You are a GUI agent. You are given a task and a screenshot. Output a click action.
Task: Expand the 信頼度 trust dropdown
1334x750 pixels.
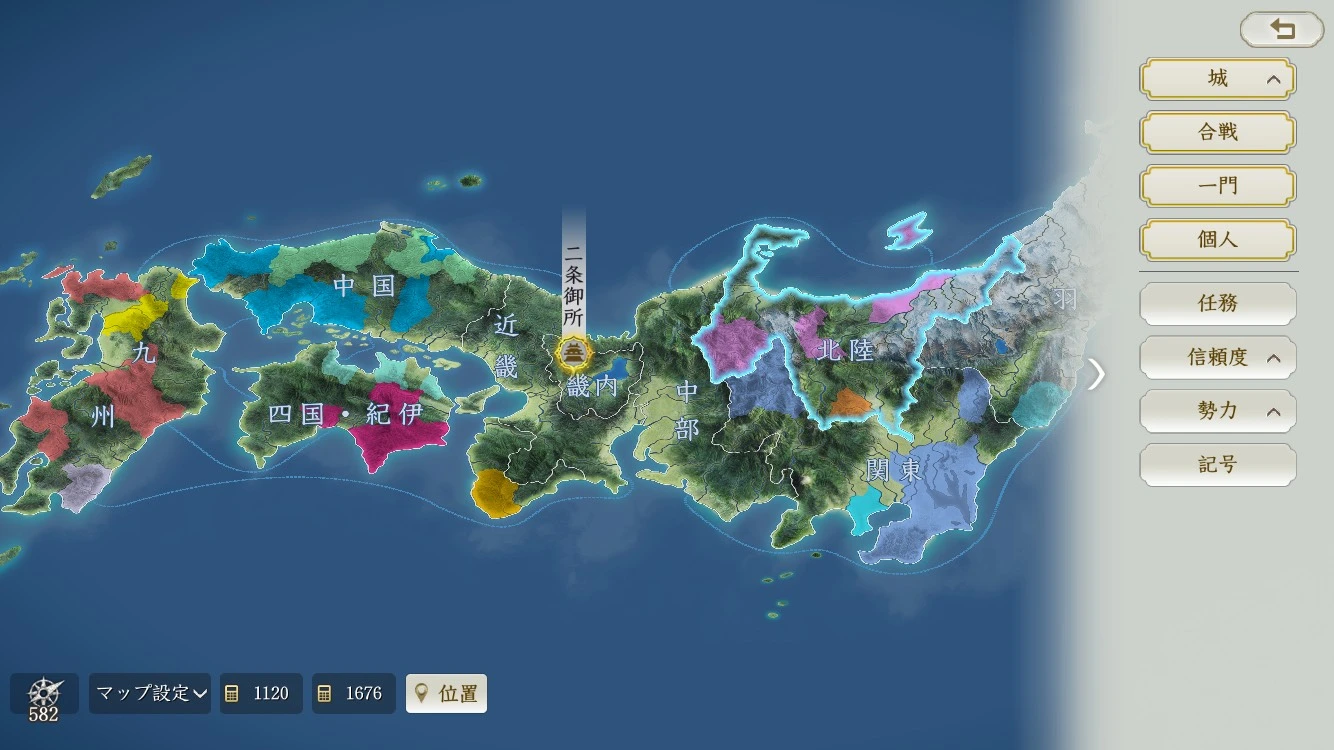(1217, 357)
